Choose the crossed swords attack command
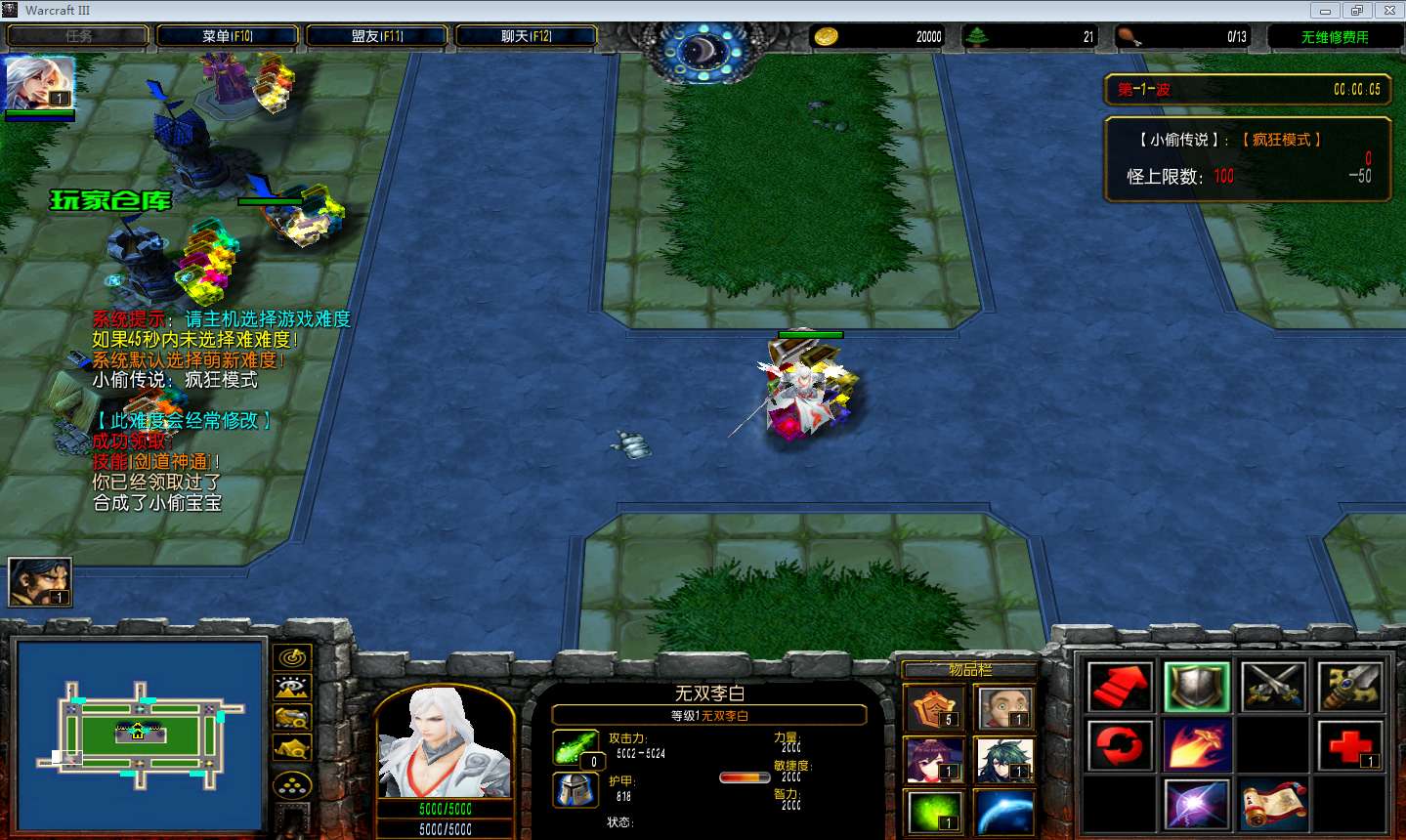The width and height of the screenshot is (1406, 840). point(1273,687)
